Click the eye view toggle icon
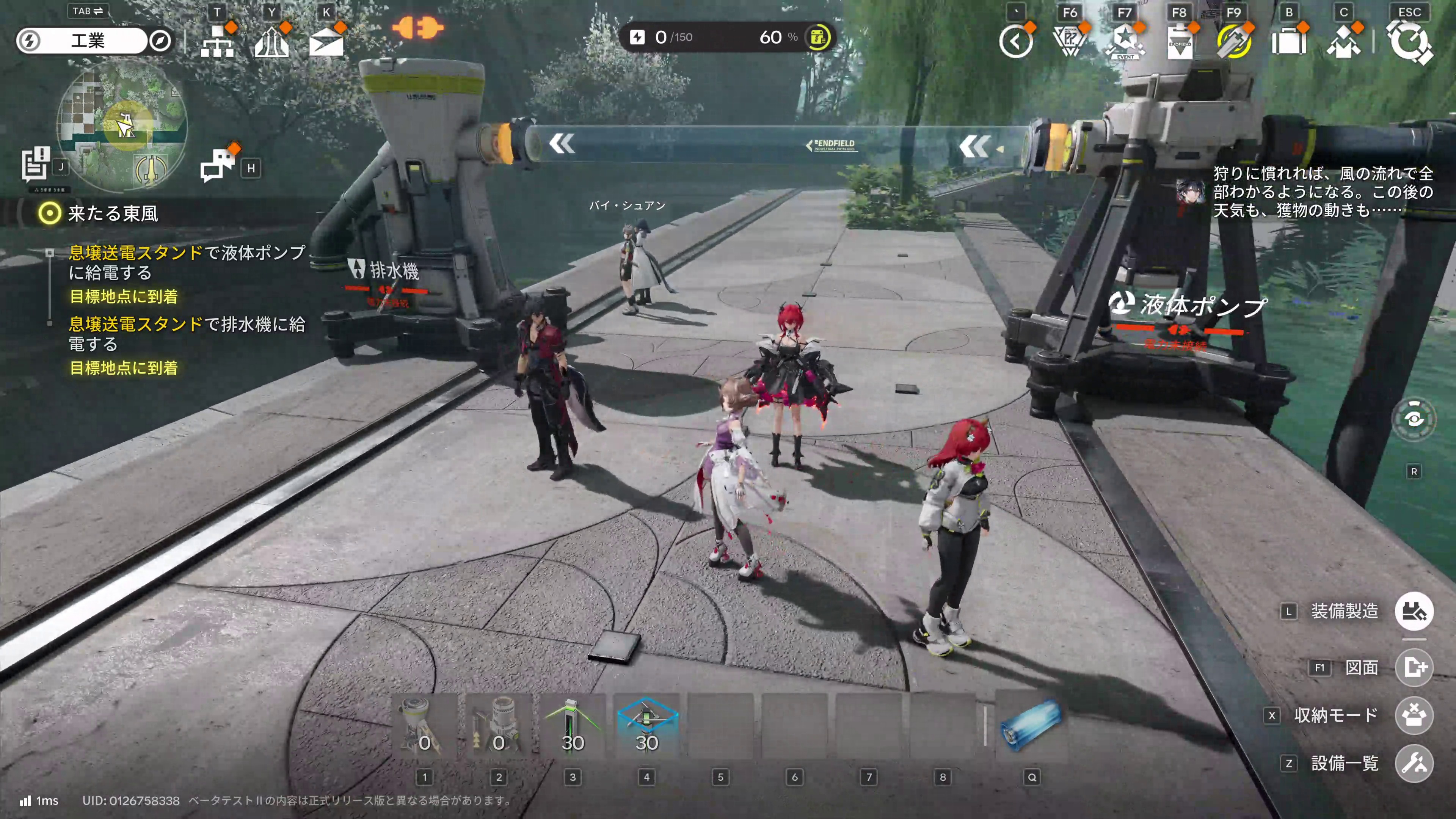 (x=1414, y=419)
